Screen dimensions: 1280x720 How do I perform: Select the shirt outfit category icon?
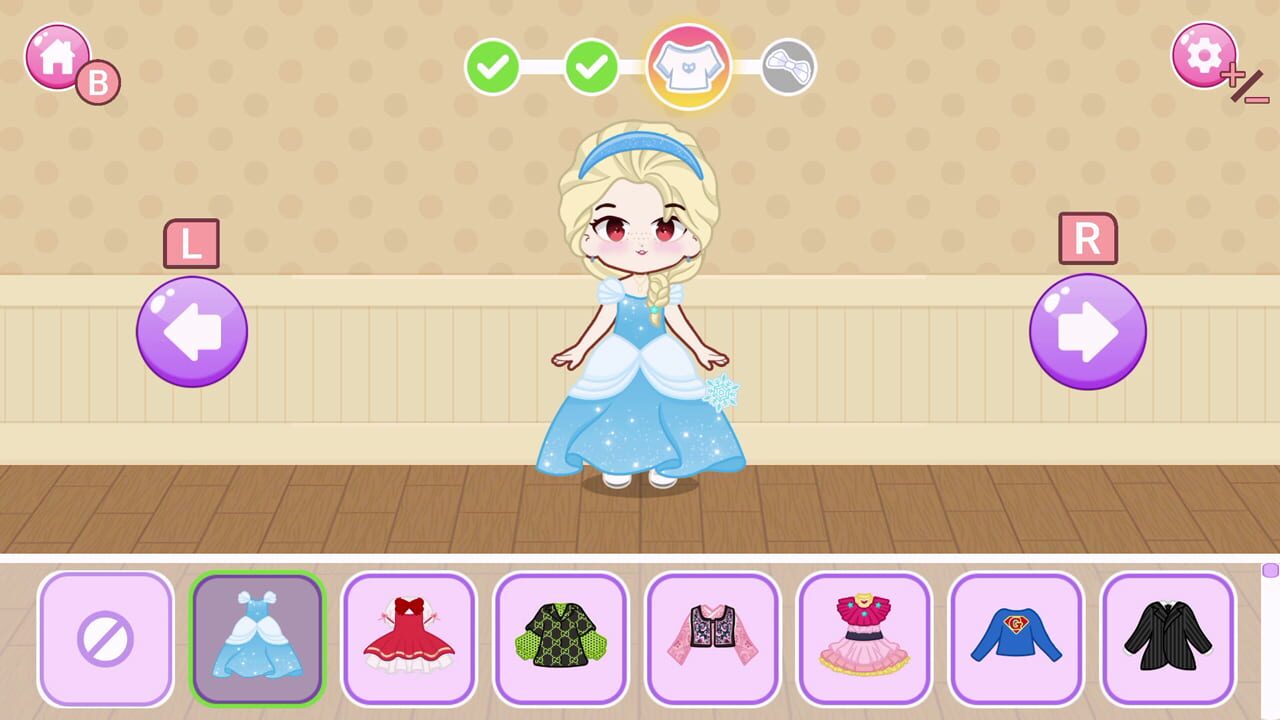tap(687, 67)
